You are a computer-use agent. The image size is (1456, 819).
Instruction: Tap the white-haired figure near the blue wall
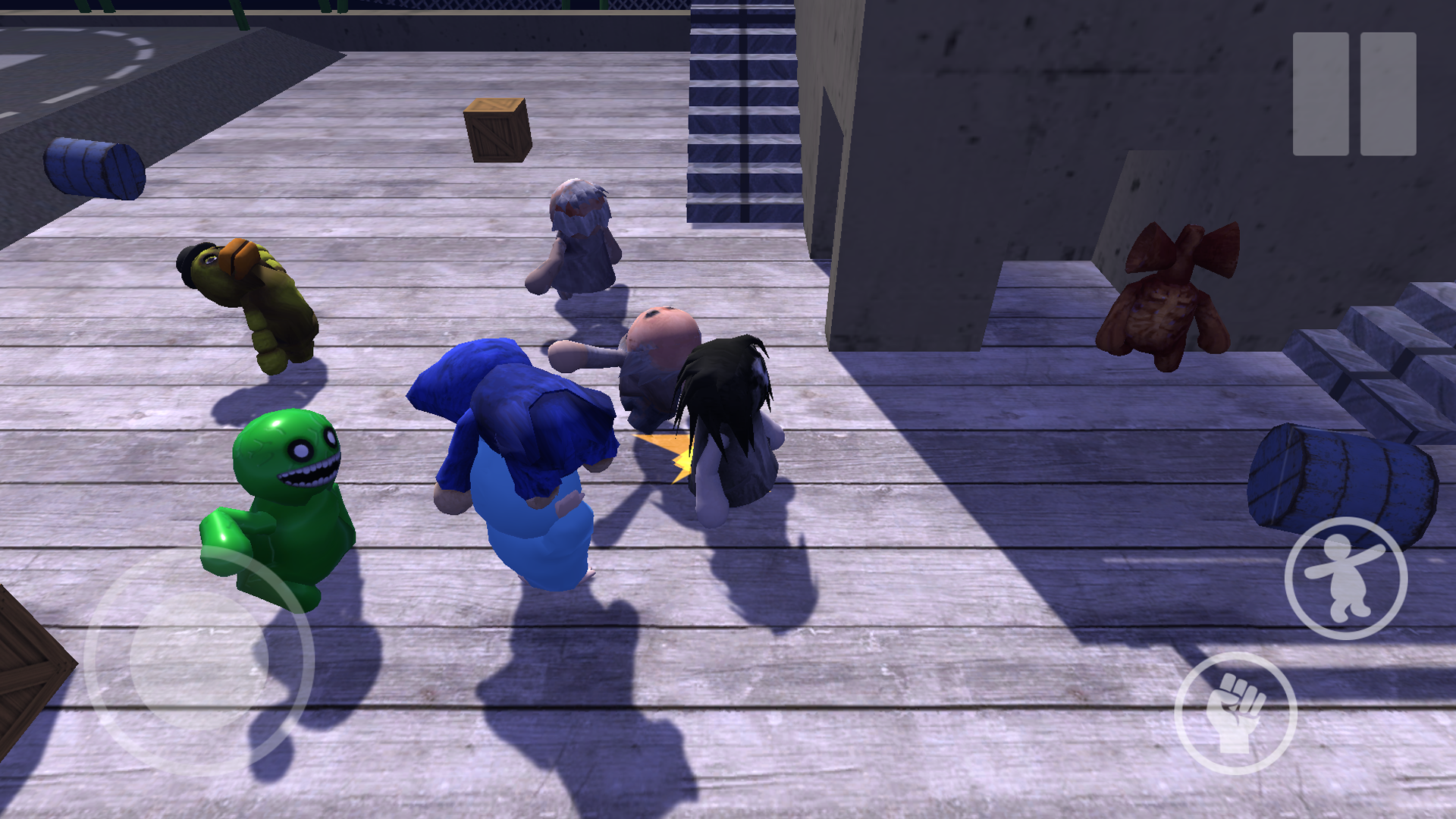click(580, 235)
